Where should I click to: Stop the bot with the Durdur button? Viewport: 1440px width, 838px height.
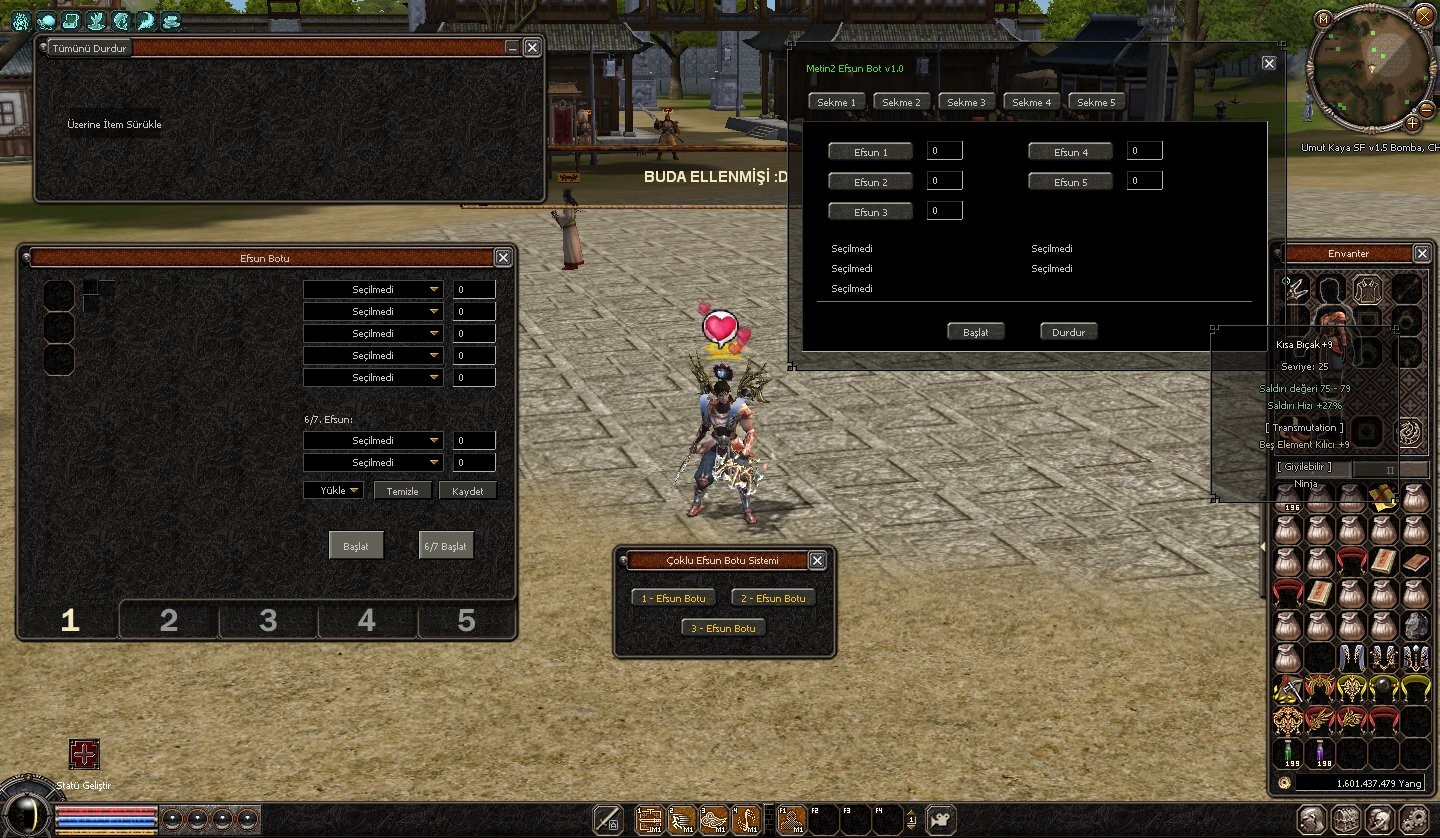tap(1068, 332)
